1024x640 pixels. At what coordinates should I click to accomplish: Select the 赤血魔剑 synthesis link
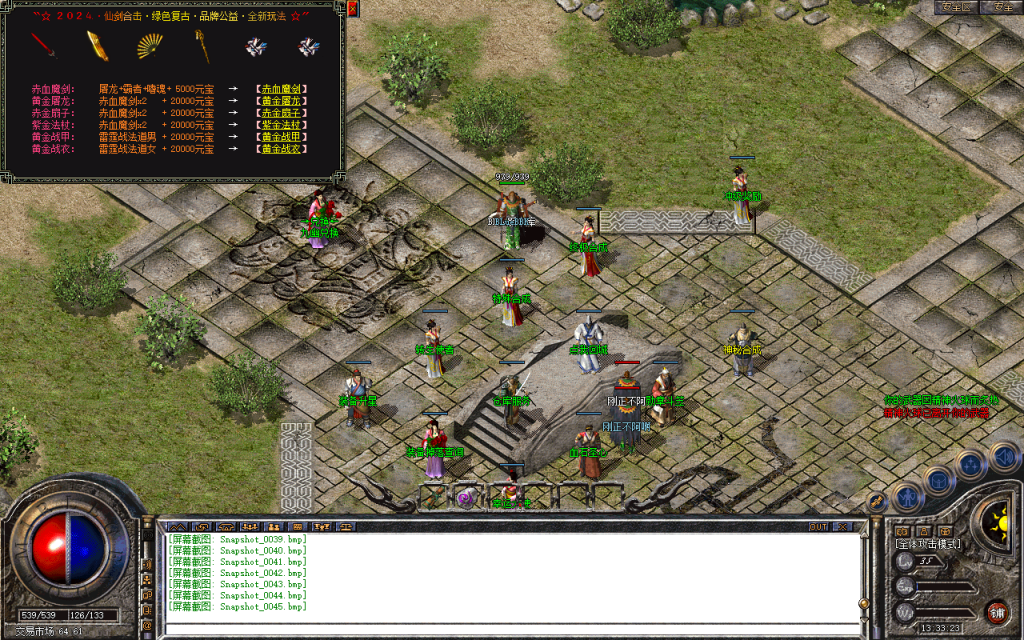tap(281, 89)
